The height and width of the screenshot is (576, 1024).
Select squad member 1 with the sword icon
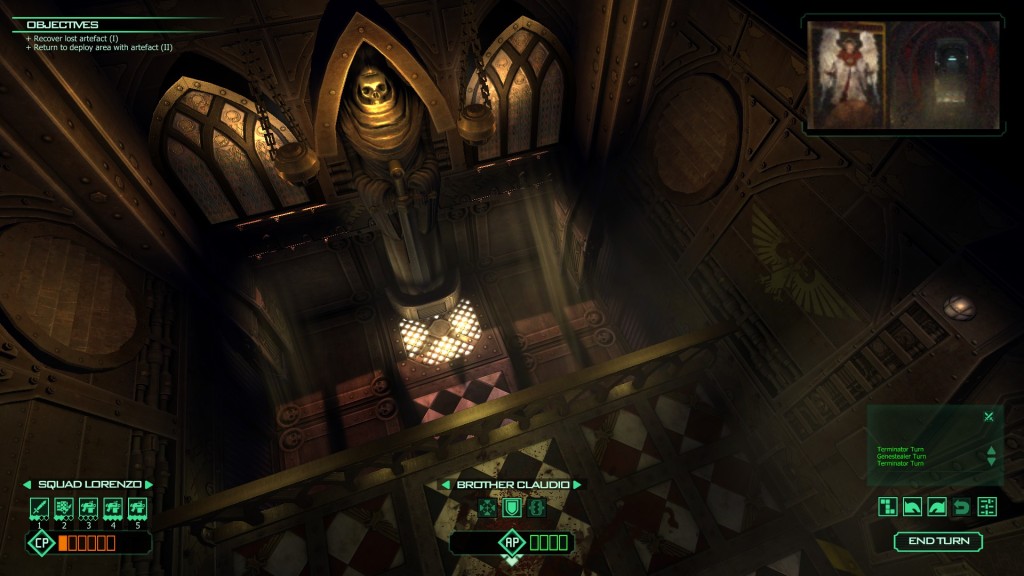coord(38,507)
